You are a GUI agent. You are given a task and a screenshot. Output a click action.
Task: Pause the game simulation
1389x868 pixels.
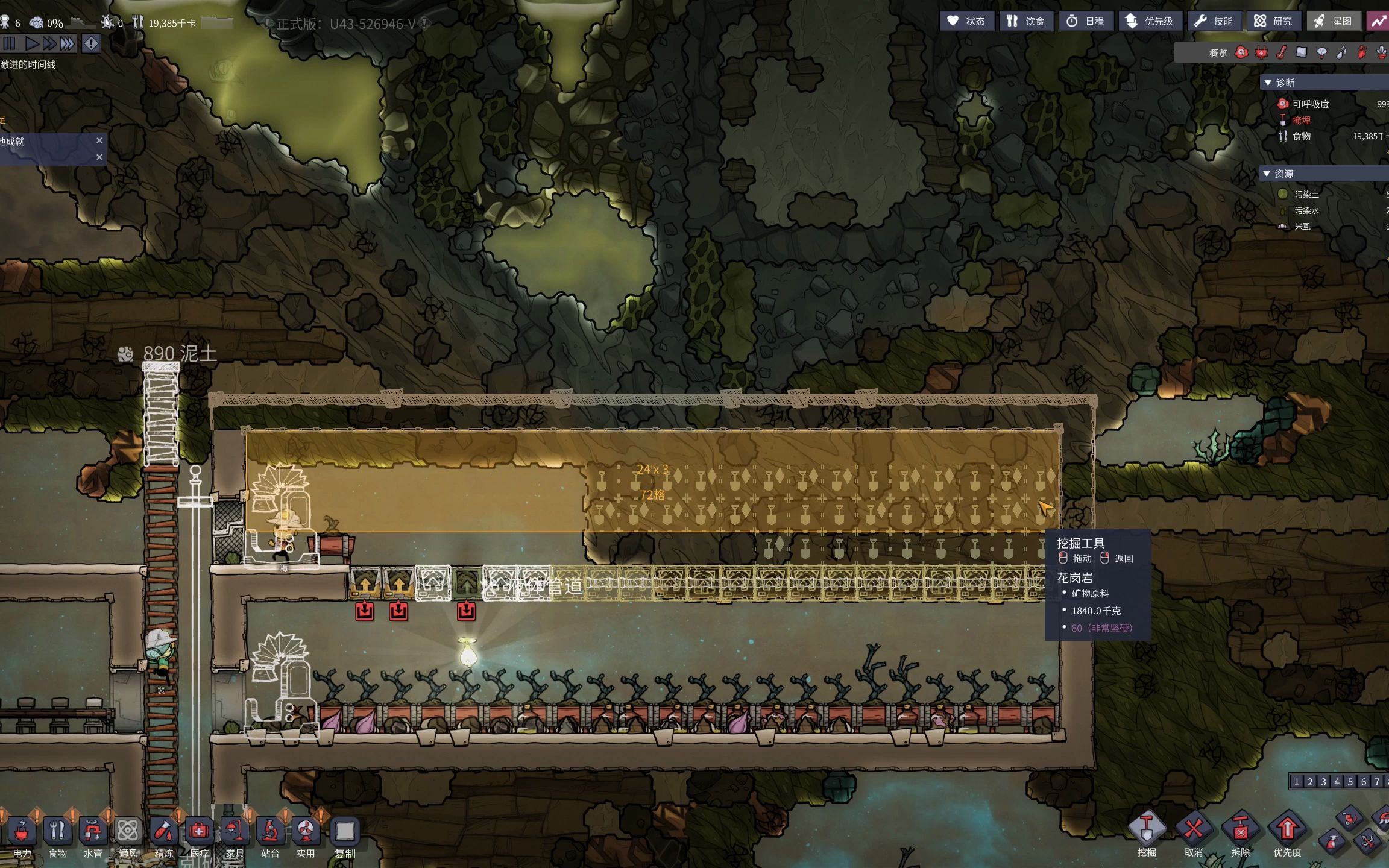9,43
